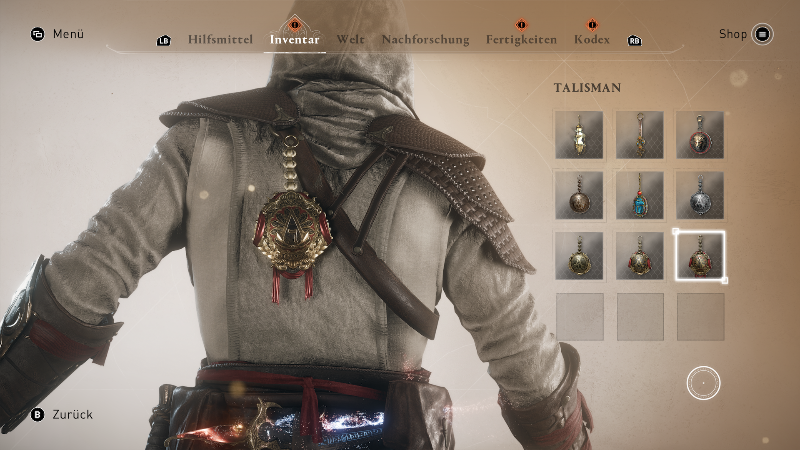Switch to the Inventar tab
This screenshot has width=800, height=450.
click(x=294, y=40)
